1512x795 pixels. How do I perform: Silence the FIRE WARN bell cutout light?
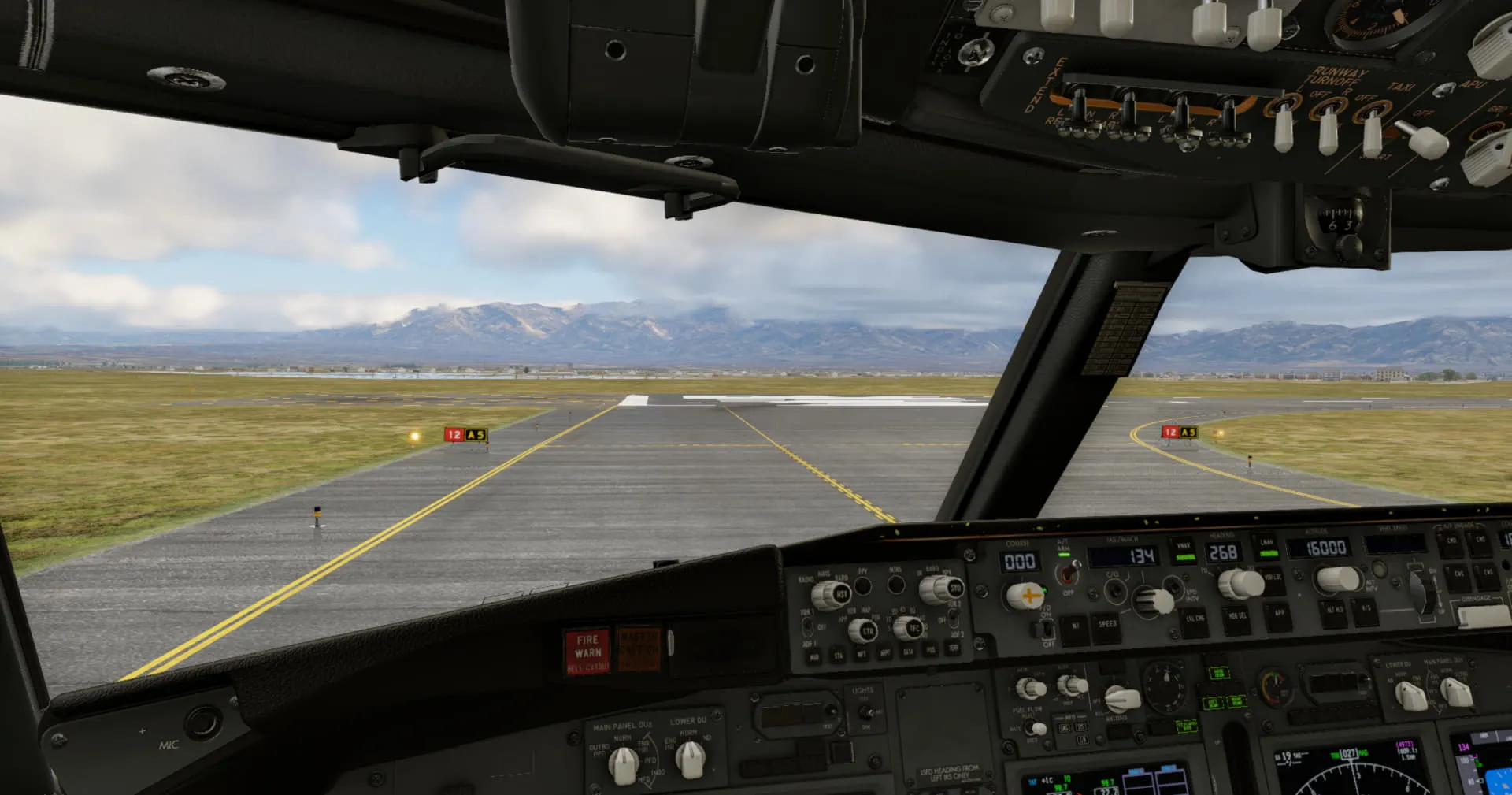587,652
